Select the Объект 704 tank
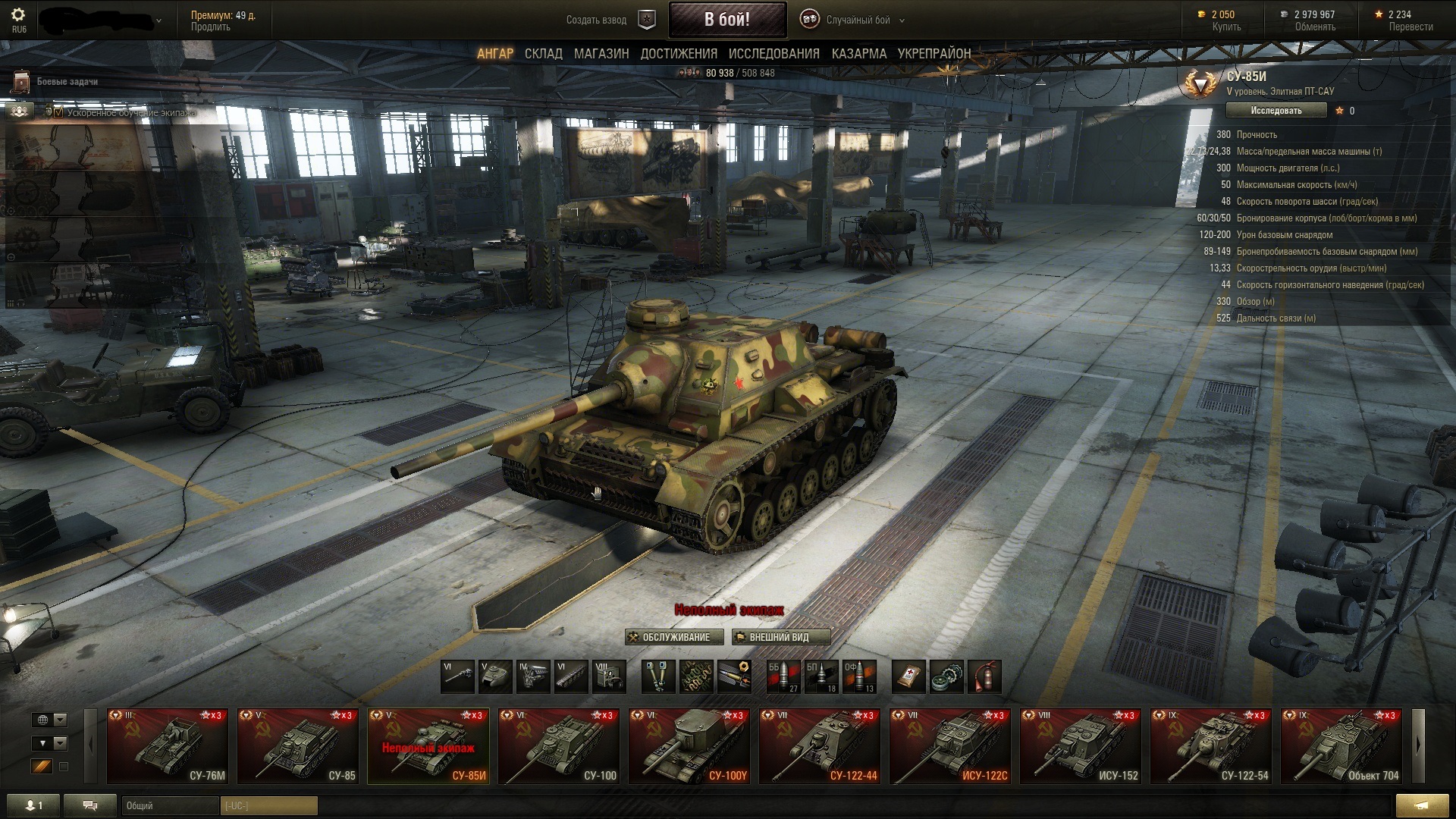 tap(1341, 745)
